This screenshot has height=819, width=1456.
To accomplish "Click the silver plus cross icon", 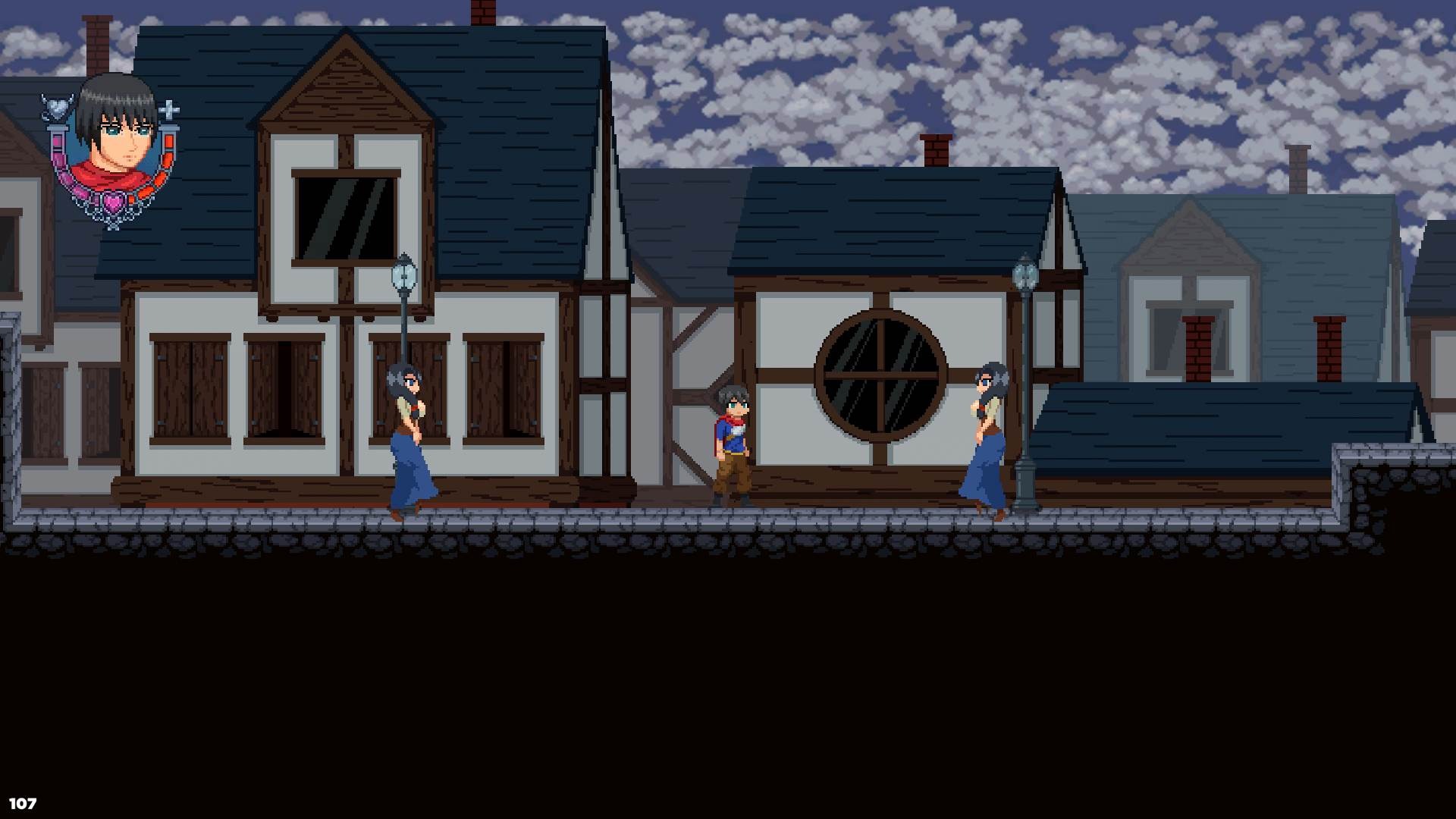I will pos(170,110).
